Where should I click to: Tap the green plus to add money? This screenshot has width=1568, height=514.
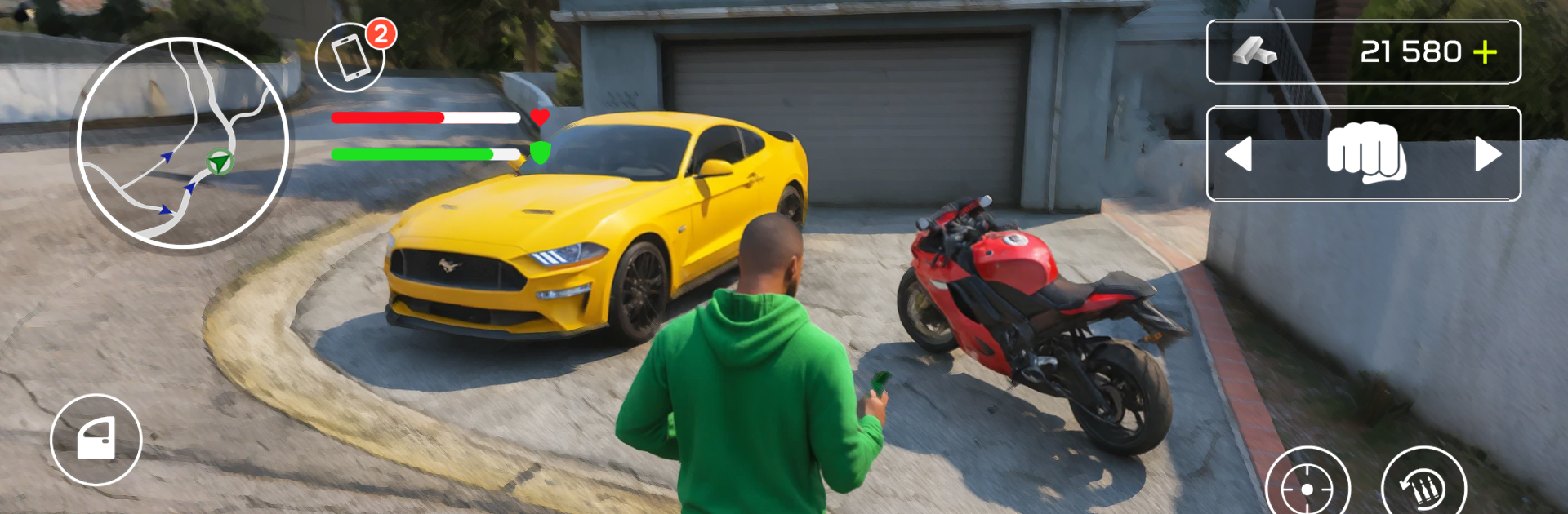[x=1485, y=52]
